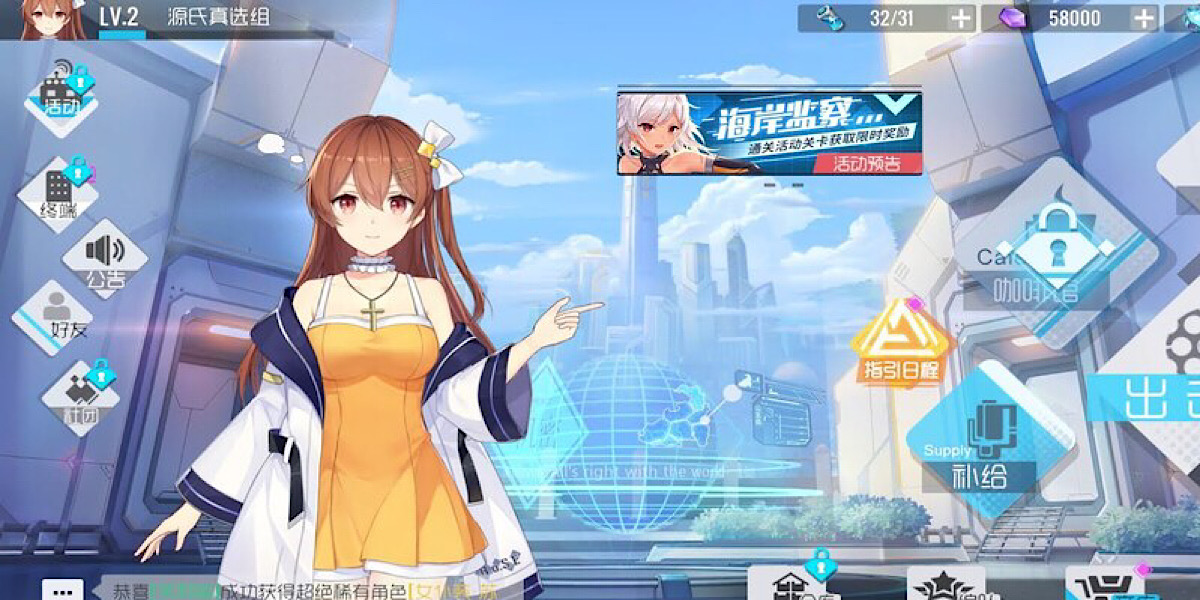This screenshot has height=600, width=1200.
Task: Open the locked house icon menu
Action: coord(791,585)
